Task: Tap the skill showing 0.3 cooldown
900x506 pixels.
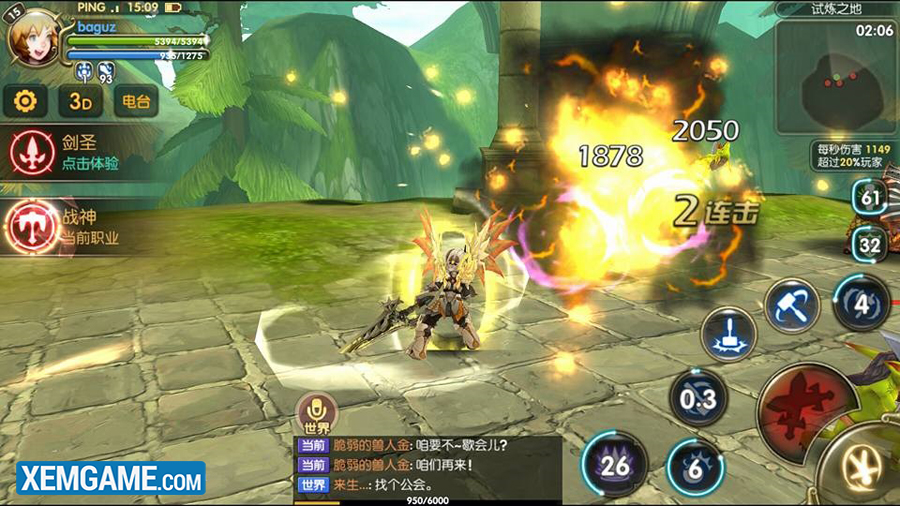Action: pyautogui.click(x=698, y=399)
